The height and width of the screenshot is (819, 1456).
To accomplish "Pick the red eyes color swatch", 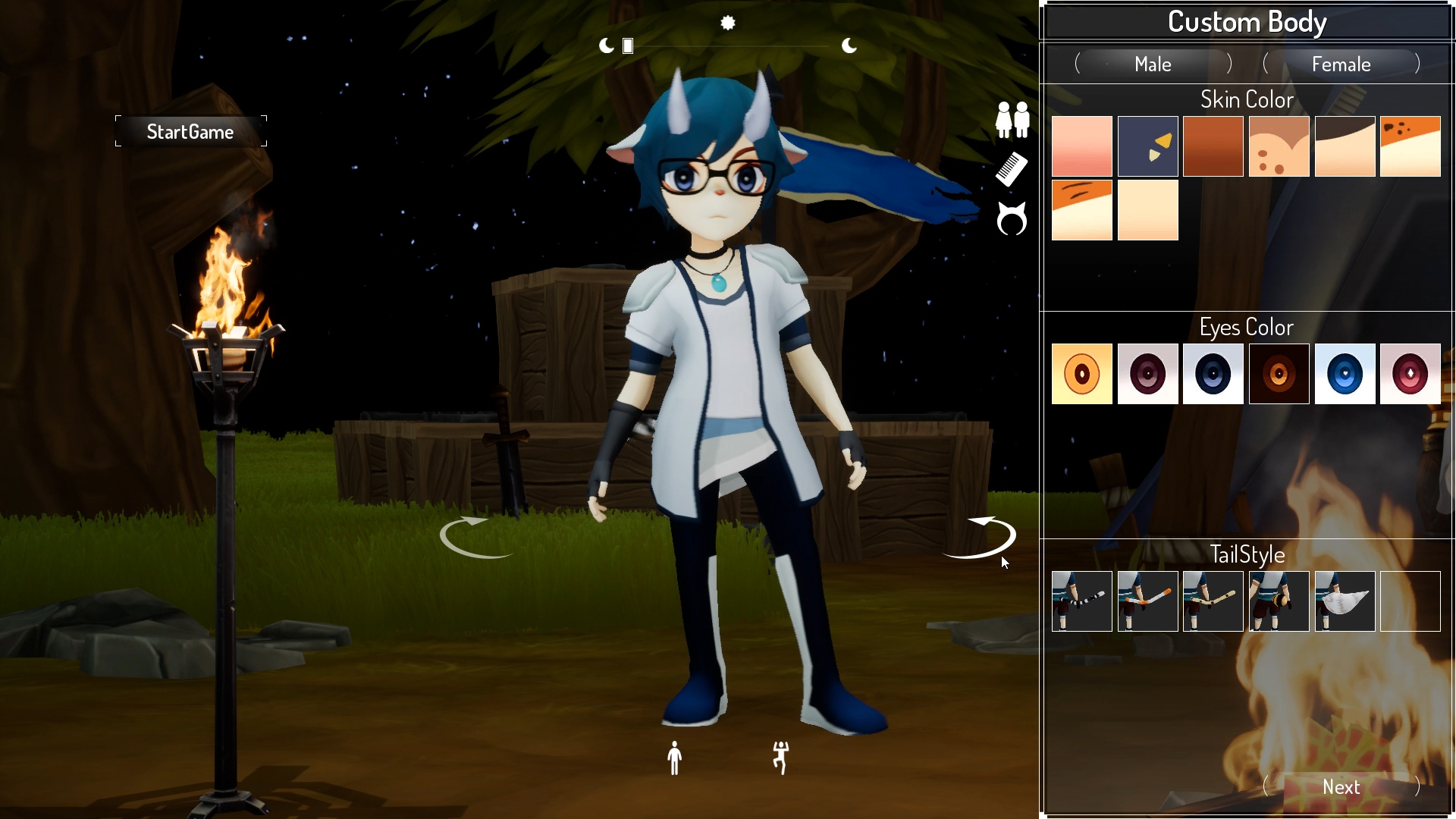I will pyautogui.click(x=1410, y=373).
